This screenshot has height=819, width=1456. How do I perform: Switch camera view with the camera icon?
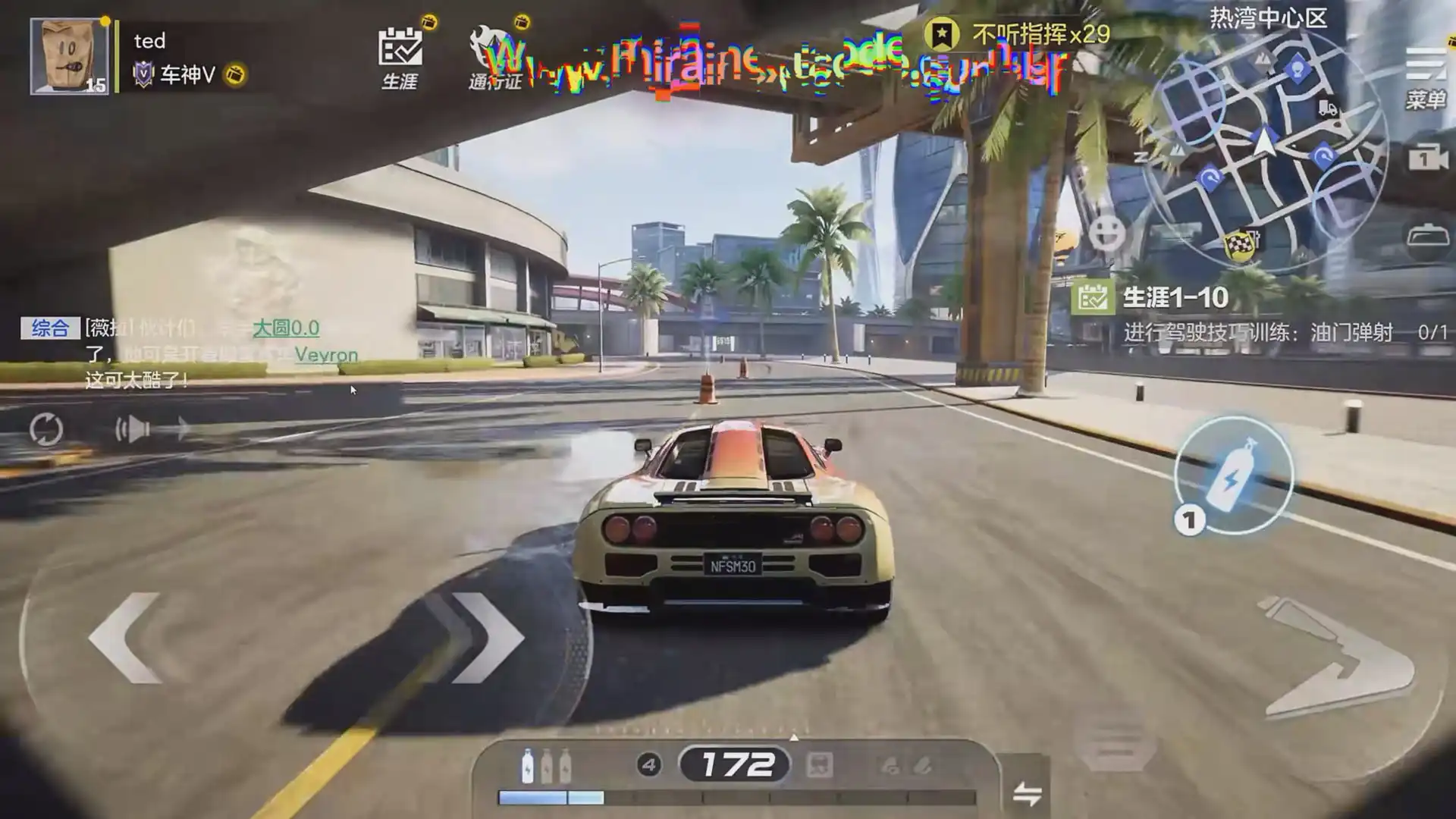click(x=1429, y=158)
